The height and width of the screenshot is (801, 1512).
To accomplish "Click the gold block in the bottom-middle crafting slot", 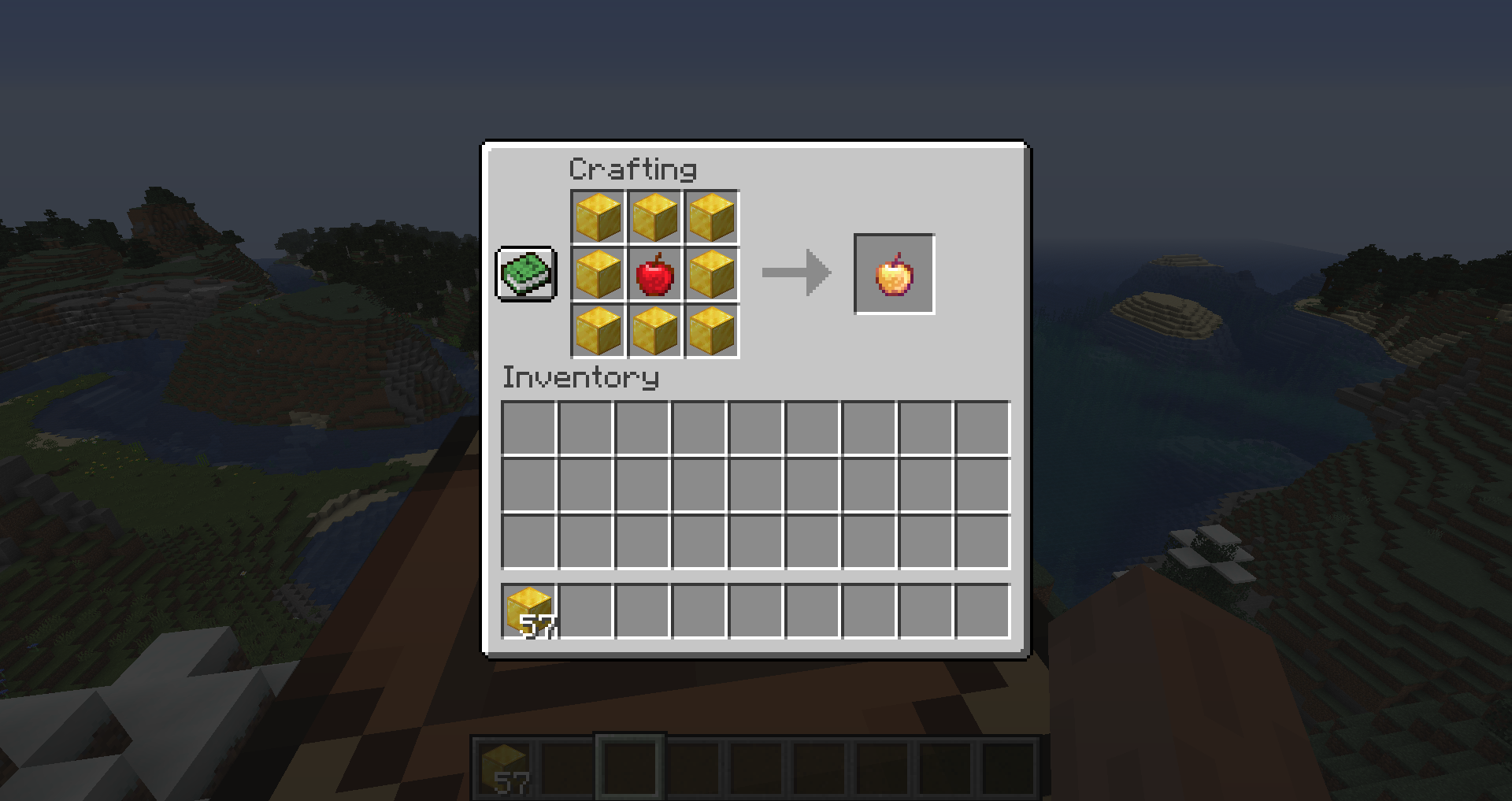I will pos(655,332).
